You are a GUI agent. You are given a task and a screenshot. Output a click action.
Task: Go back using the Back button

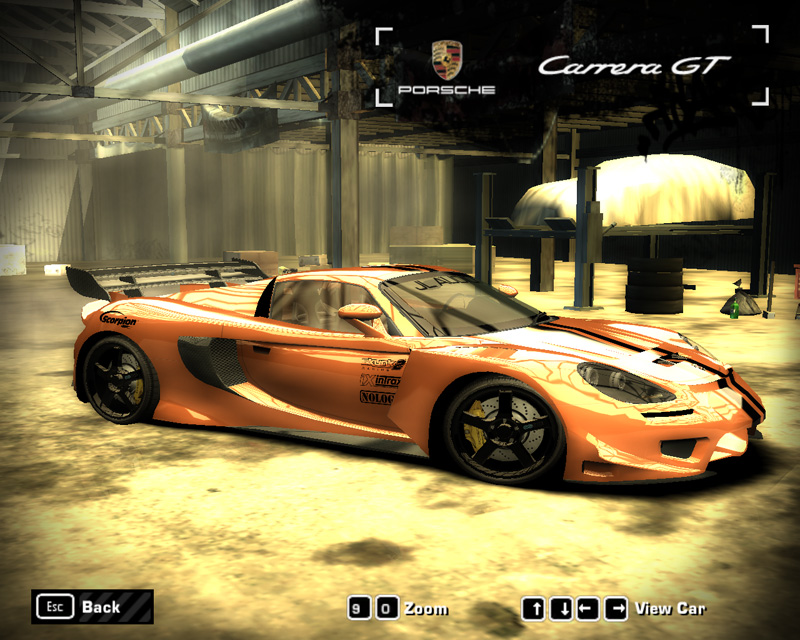point(92,606)
